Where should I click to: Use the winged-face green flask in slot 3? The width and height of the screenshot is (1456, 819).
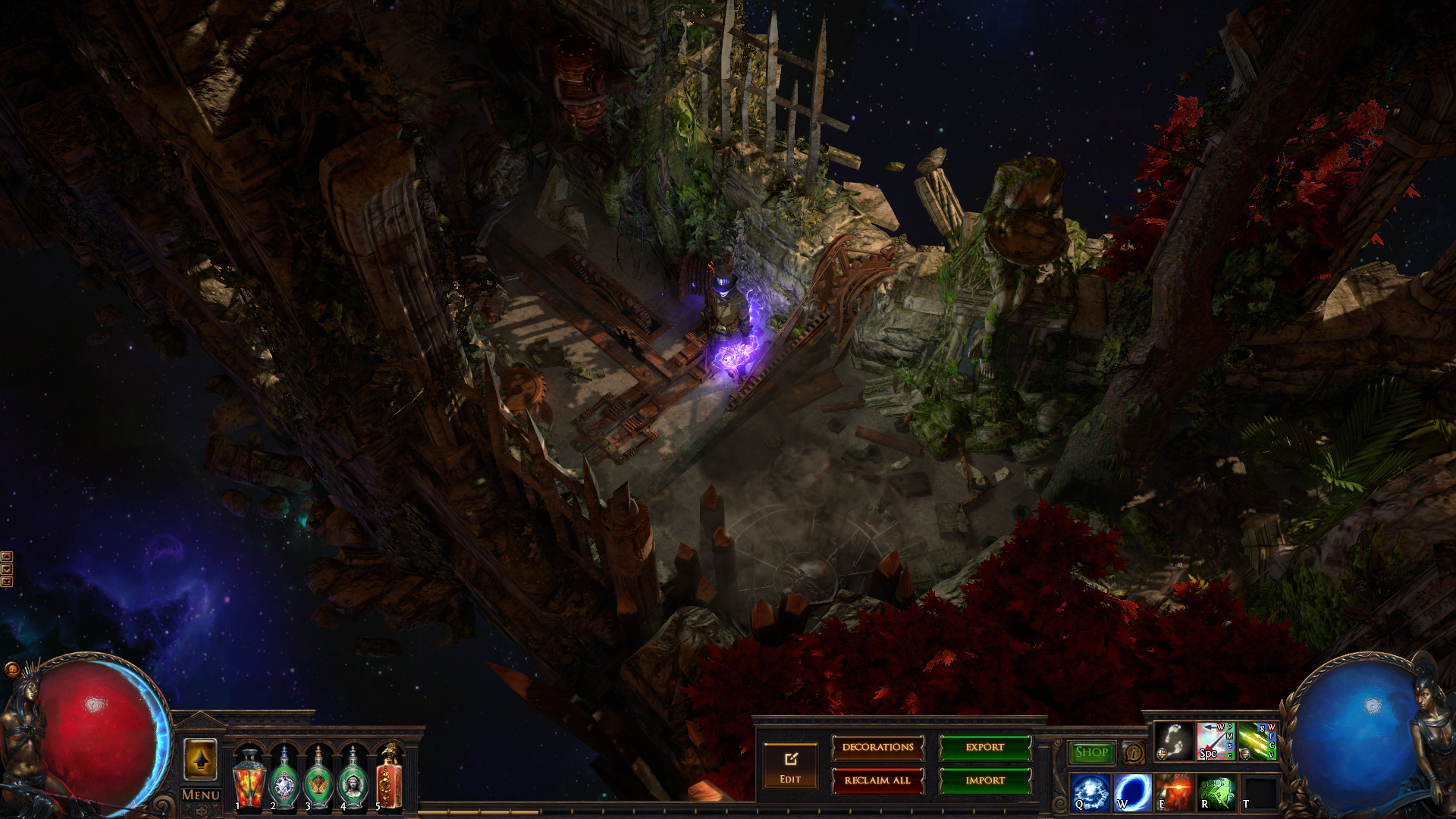pos(318,780)
